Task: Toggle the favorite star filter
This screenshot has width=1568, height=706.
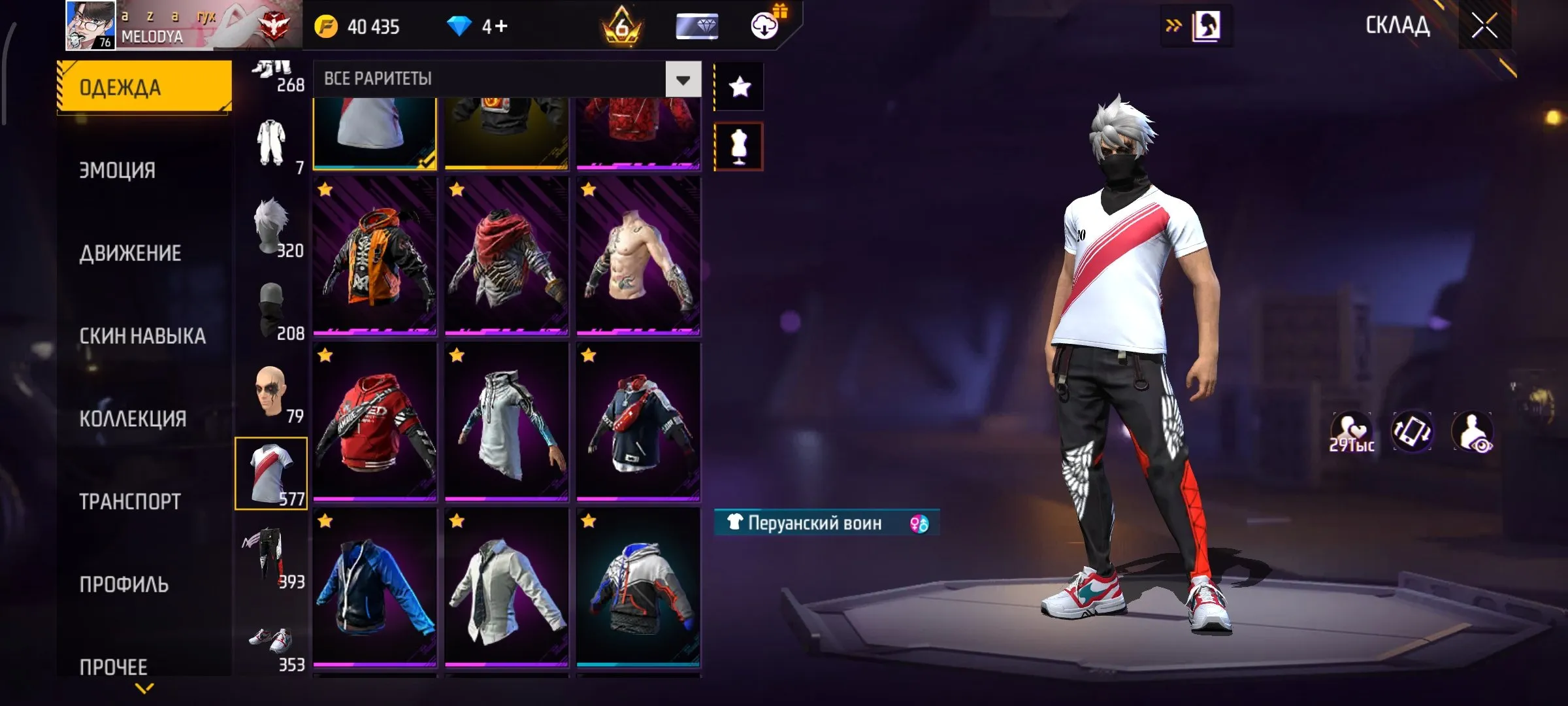Action: click(739, 86)
